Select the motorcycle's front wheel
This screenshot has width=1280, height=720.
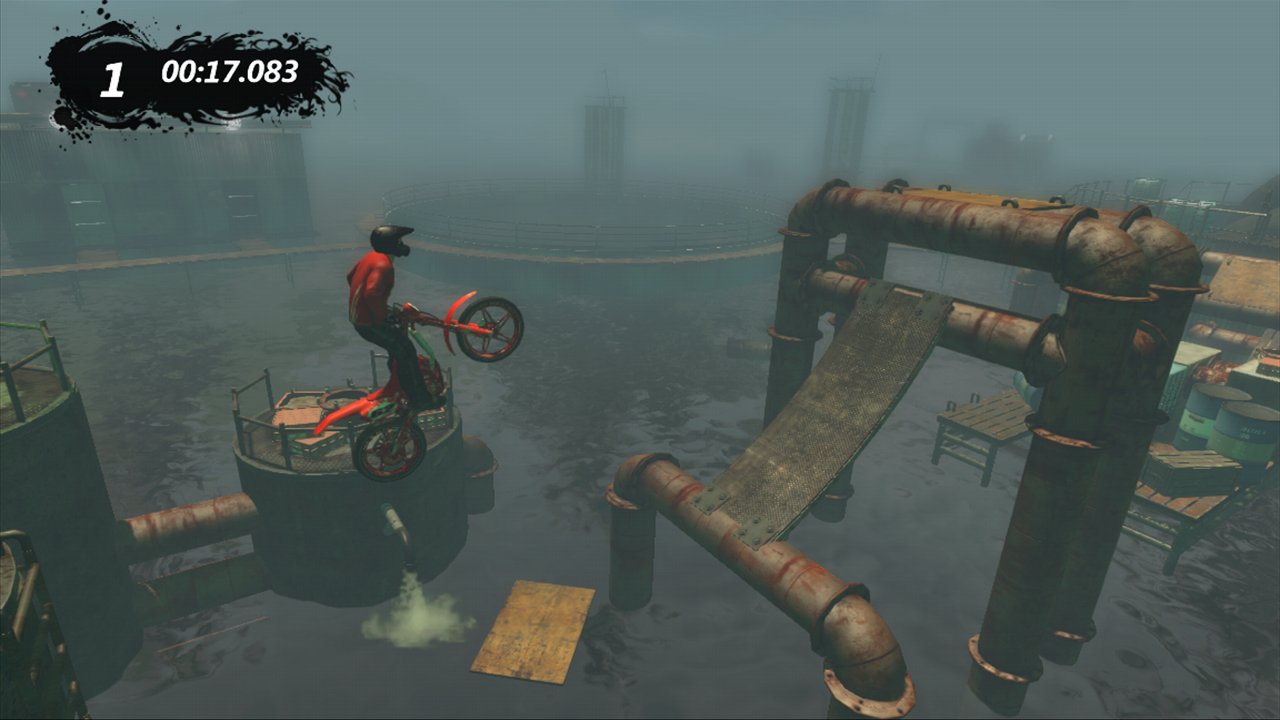[489, 330]
